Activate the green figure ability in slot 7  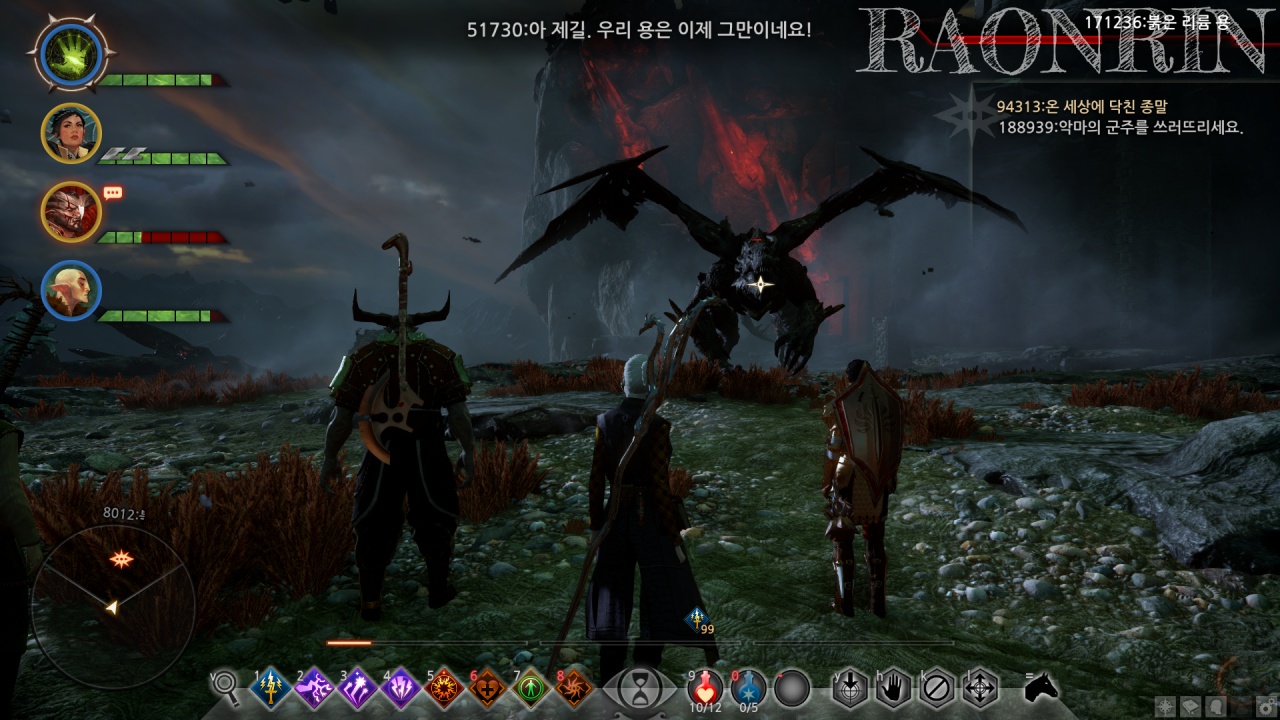531,688
